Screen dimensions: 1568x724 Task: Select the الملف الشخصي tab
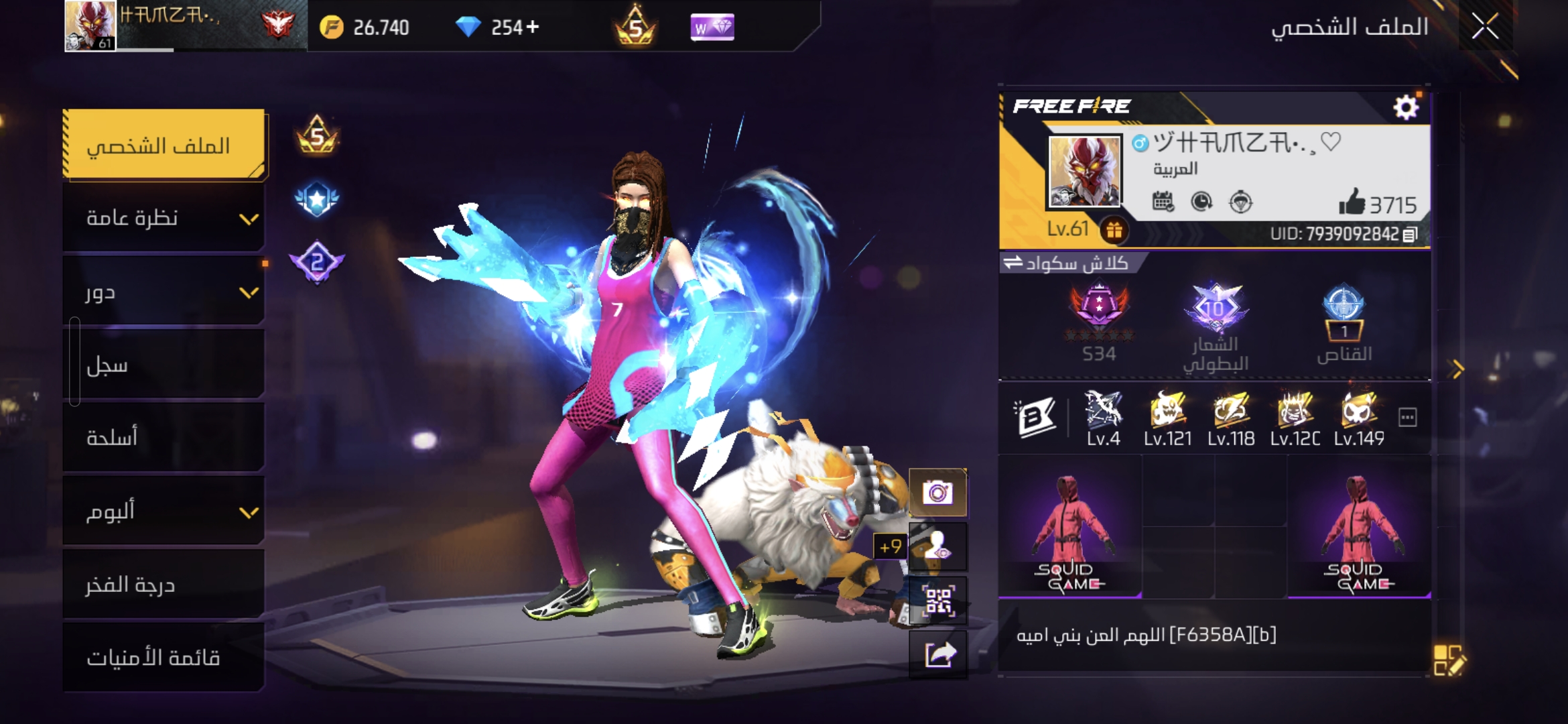click(164, 145)
